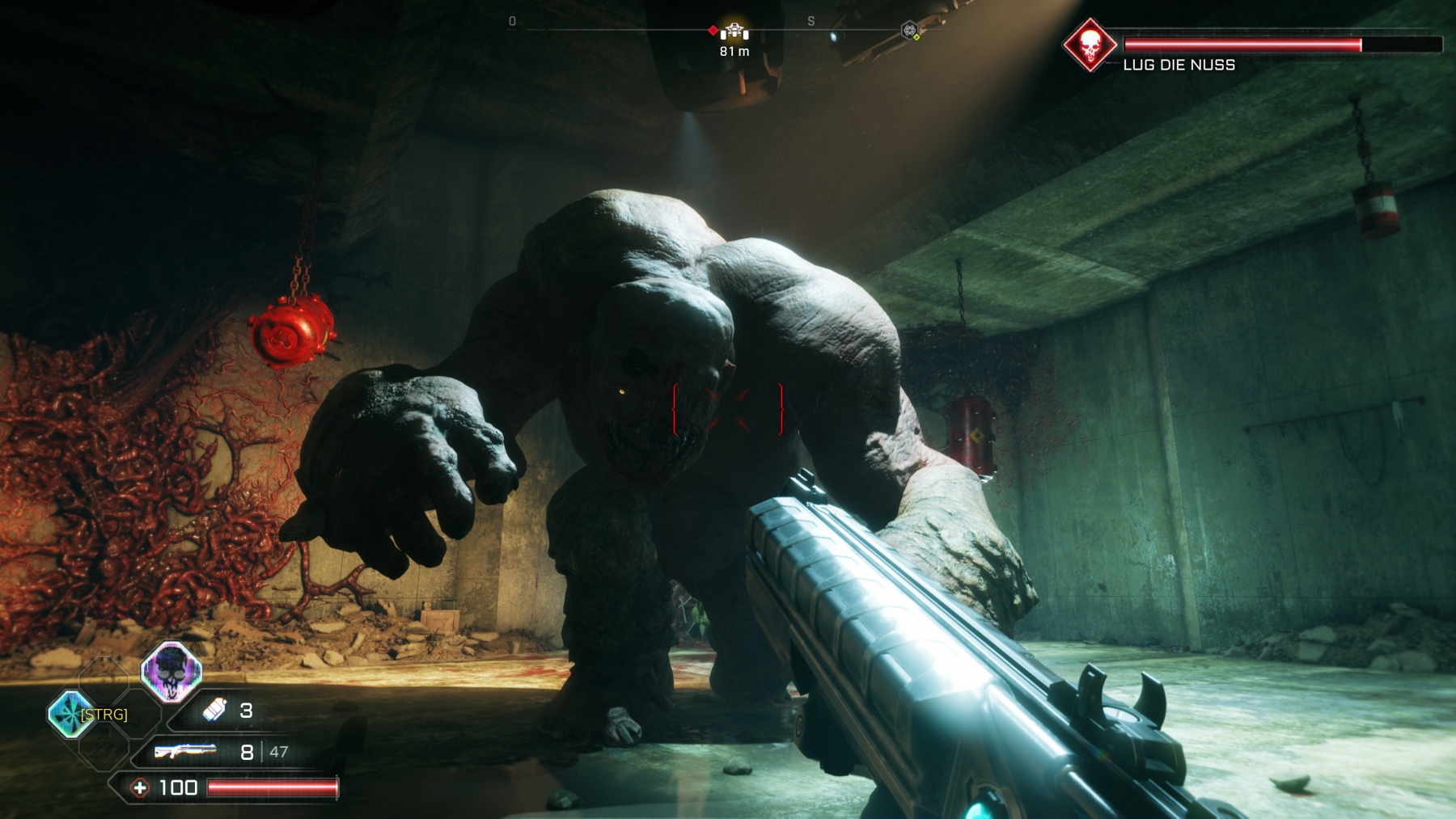Select the grenade icon
The width and height of the screenshot is (1456, 819).
214,710
